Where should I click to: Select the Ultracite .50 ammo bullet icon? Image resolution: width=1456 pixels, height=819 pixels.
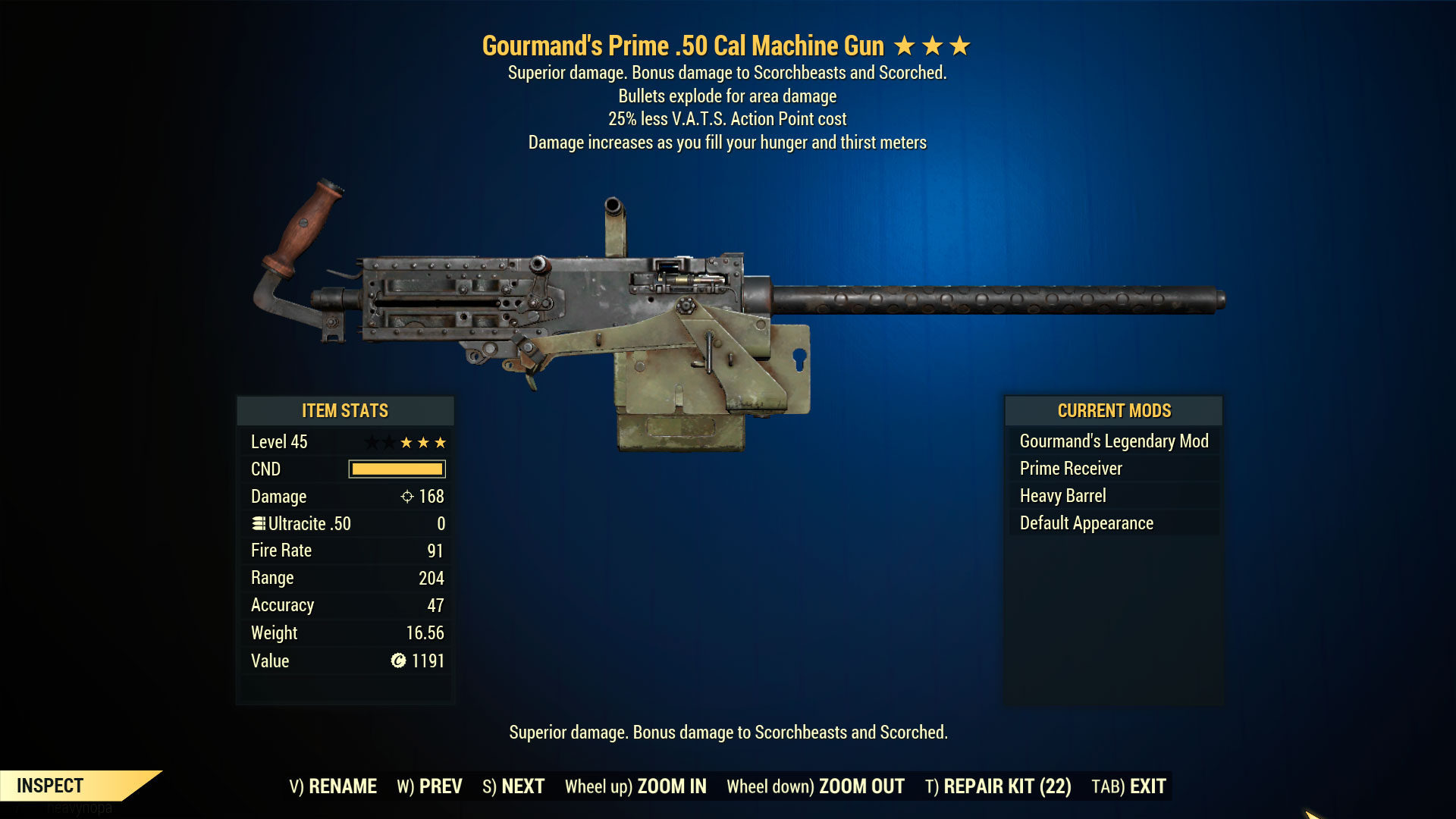258,523
